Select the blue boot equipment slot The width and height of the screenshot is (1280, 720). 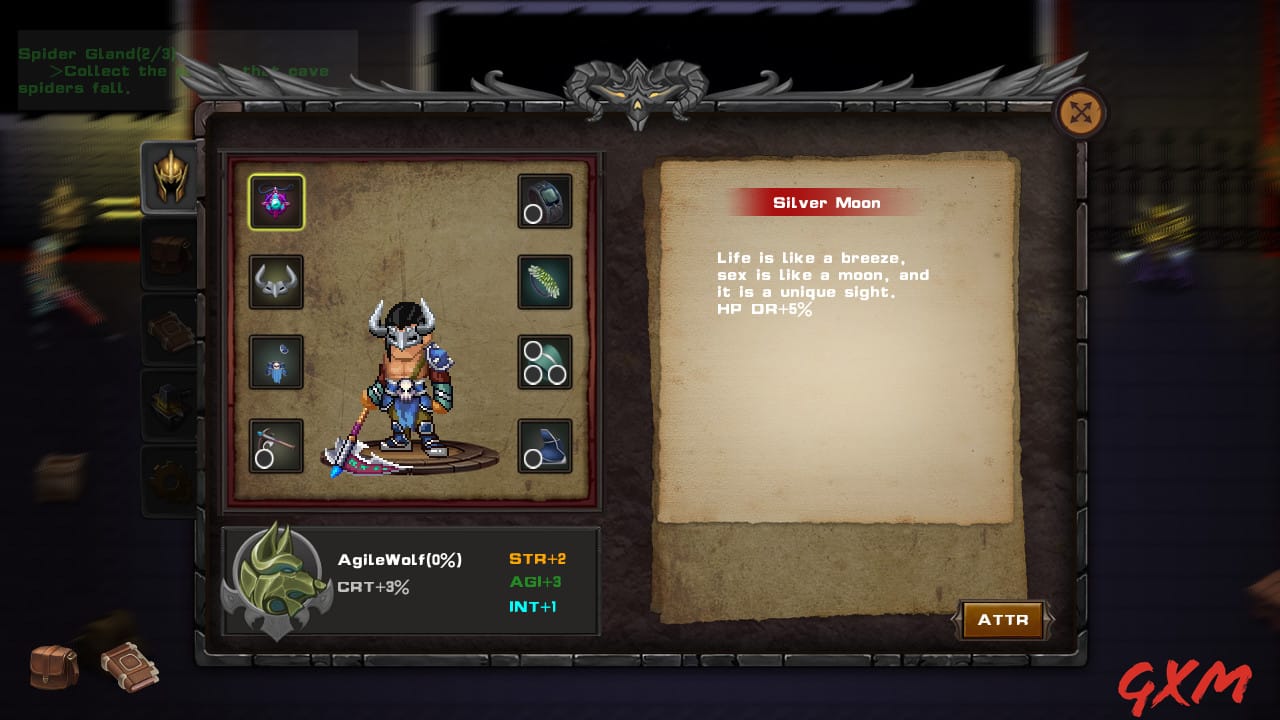[x=545, y=445]
